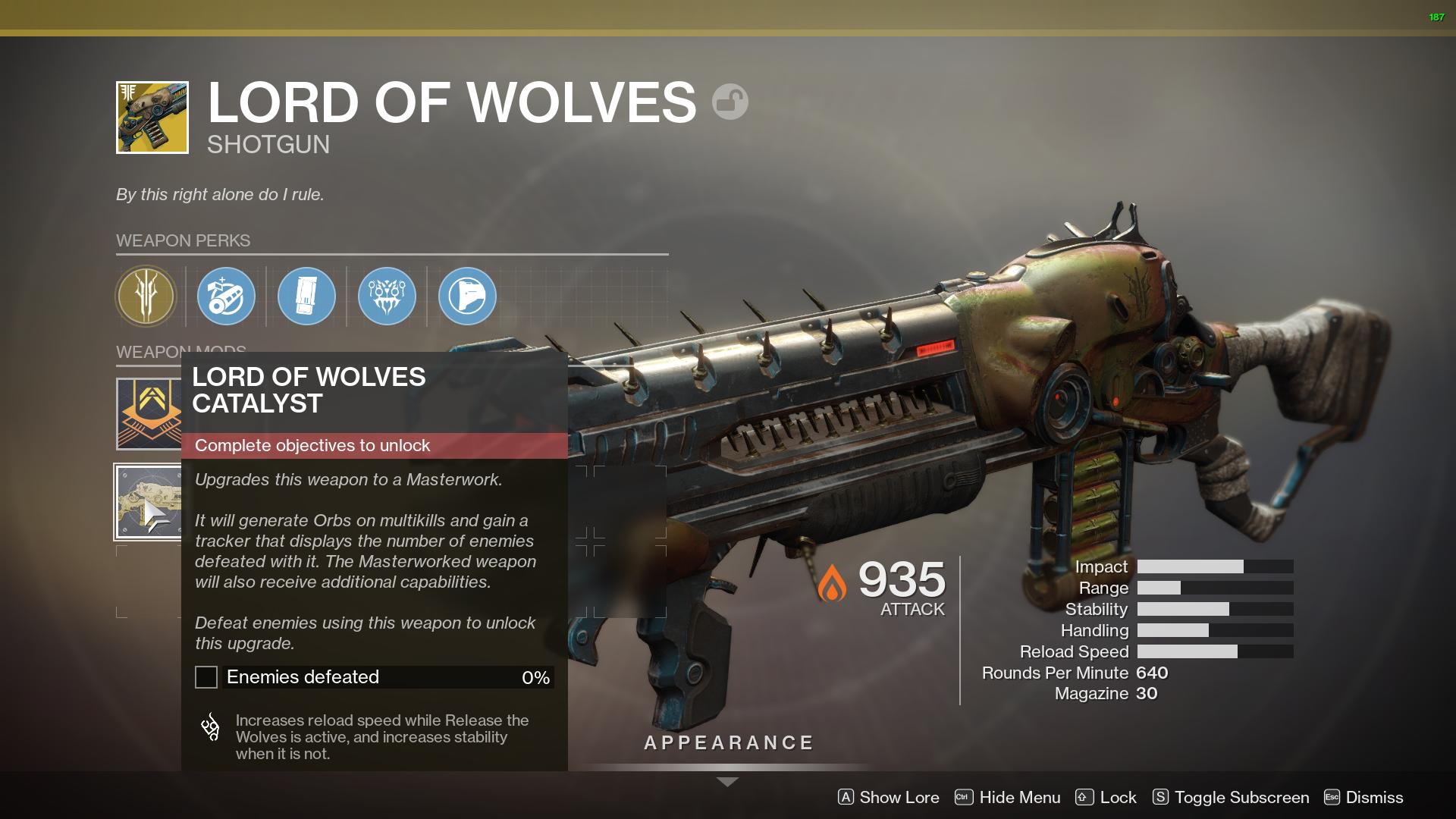Expand the second weapon mod slot

149,501
